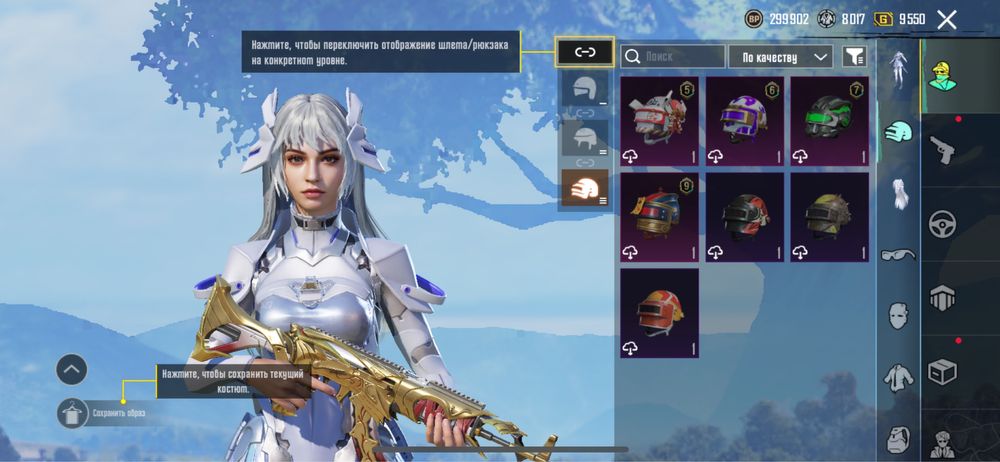1000x462 pixels.
Task: Open the glasses subcategory
Action: coord(898,254)
